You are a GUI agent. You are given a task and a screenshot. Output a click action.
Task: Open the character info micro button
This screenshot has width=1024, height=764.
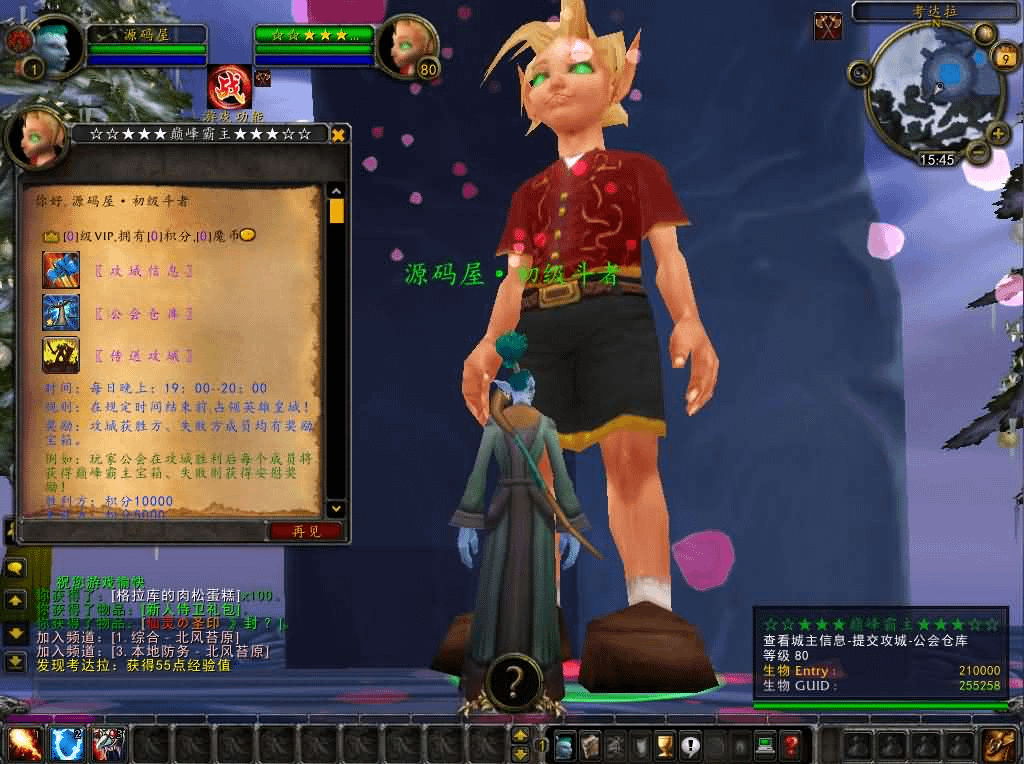coord(565,745)
